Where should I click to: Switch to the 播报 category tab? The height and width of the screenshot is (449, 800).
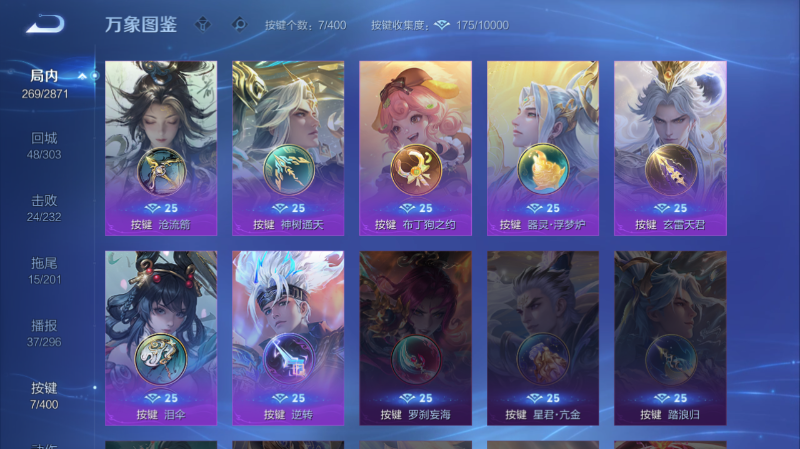click(45, 333)
